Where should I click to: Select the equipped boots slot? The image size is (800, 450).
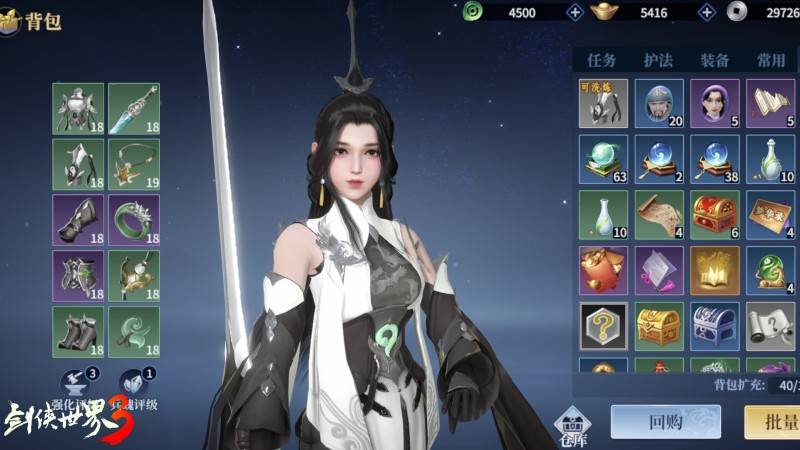pyautogui.click(x=78, y=332)
